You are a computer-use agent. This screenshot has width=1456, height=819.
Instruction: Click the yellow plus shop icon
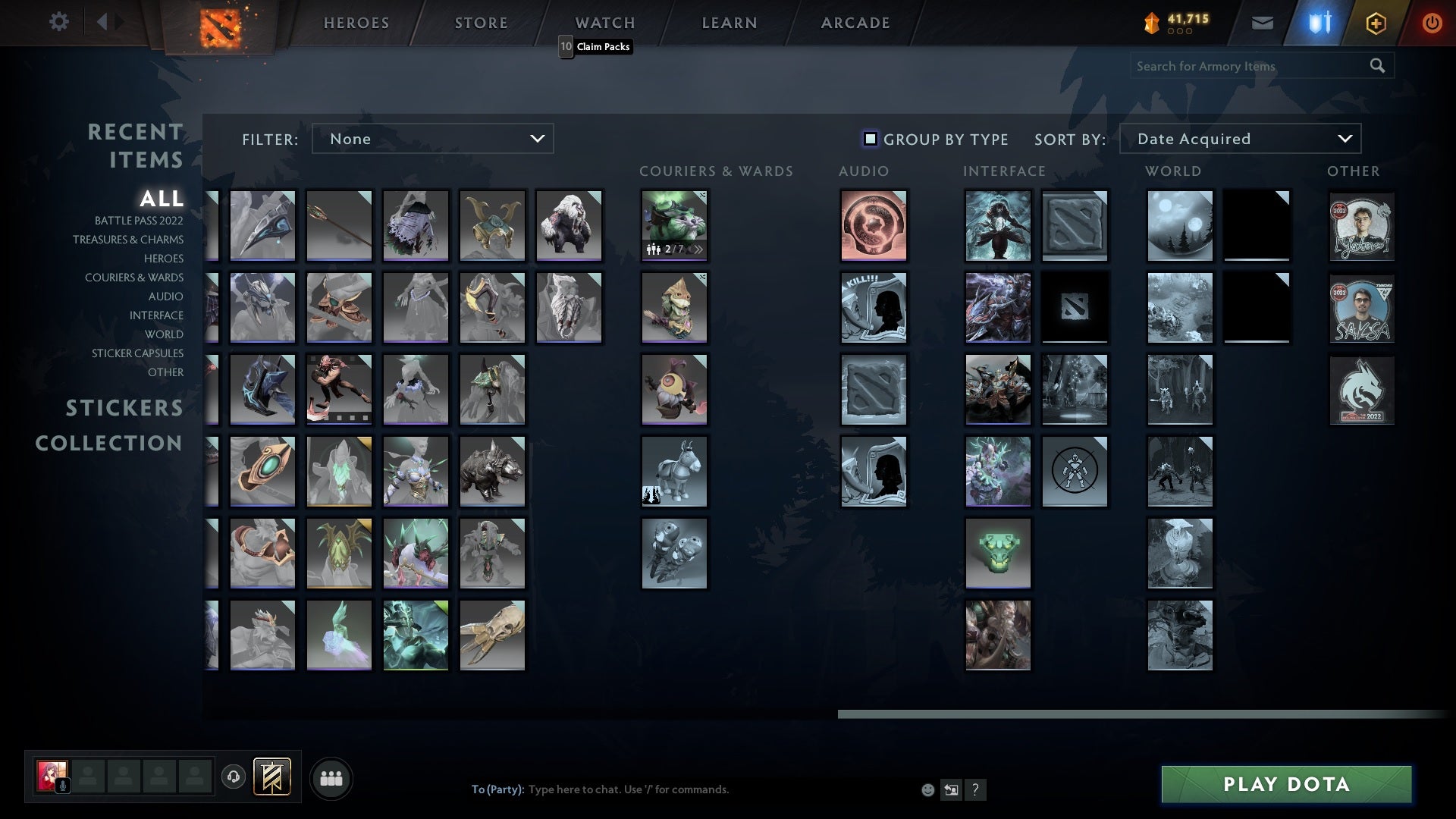point(1375,22)
